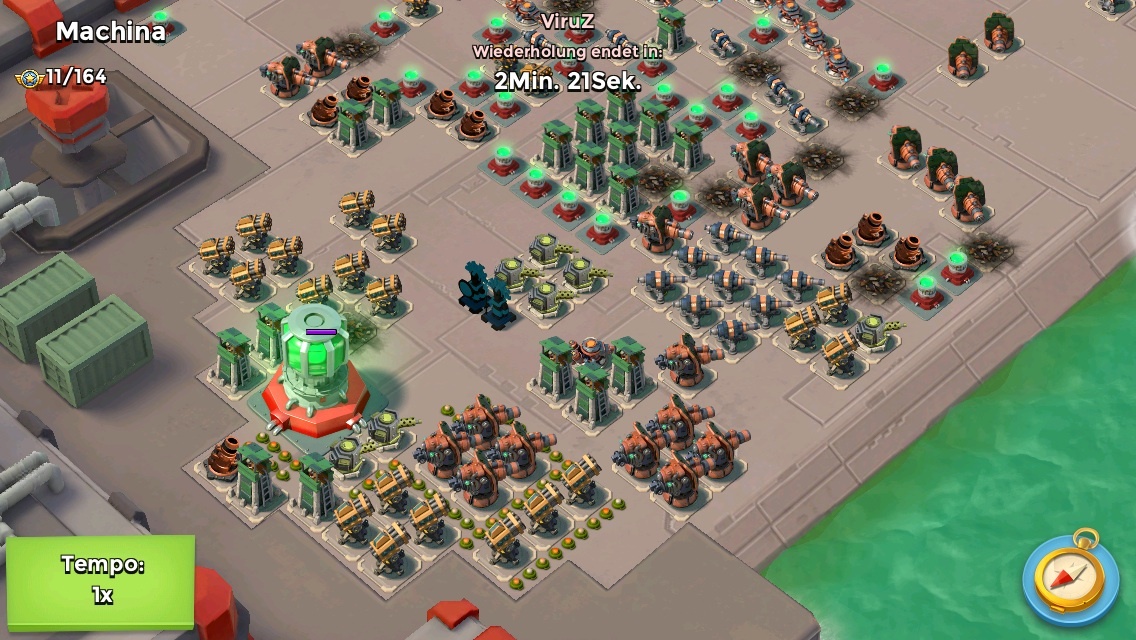Change replay speed with the Tempo button

[x=101, y=580]
